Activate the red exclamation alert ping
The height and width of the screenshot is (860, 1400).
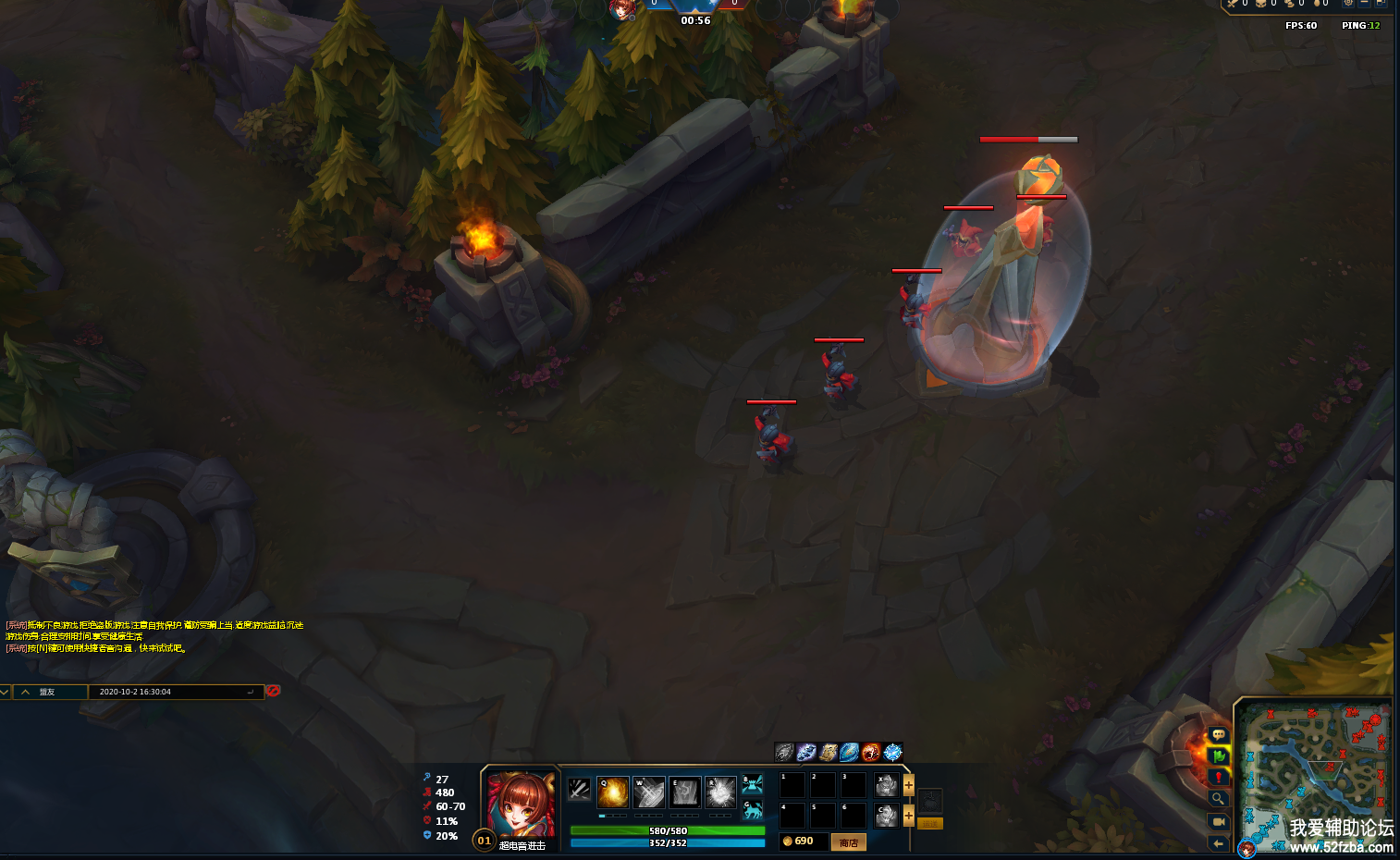pyautogui.click(x=1218, y=777)
